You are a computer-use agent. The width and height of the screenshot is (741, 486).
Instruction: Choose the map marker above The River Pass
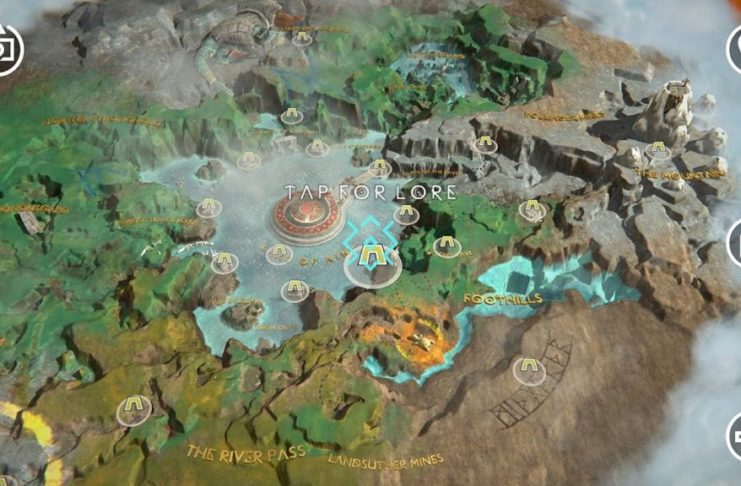click(134, 408)
